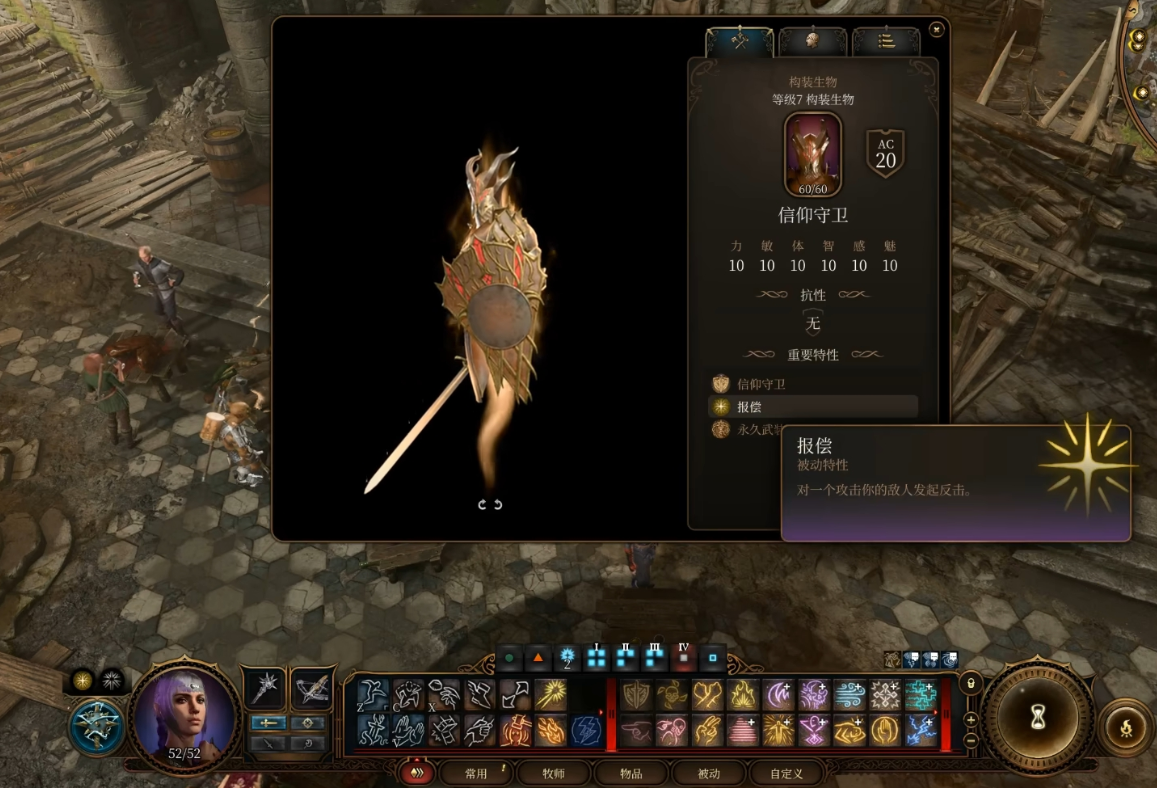Open the 被动 hotbar tab
Viewport: 1157px width, 788px height.
708,773
